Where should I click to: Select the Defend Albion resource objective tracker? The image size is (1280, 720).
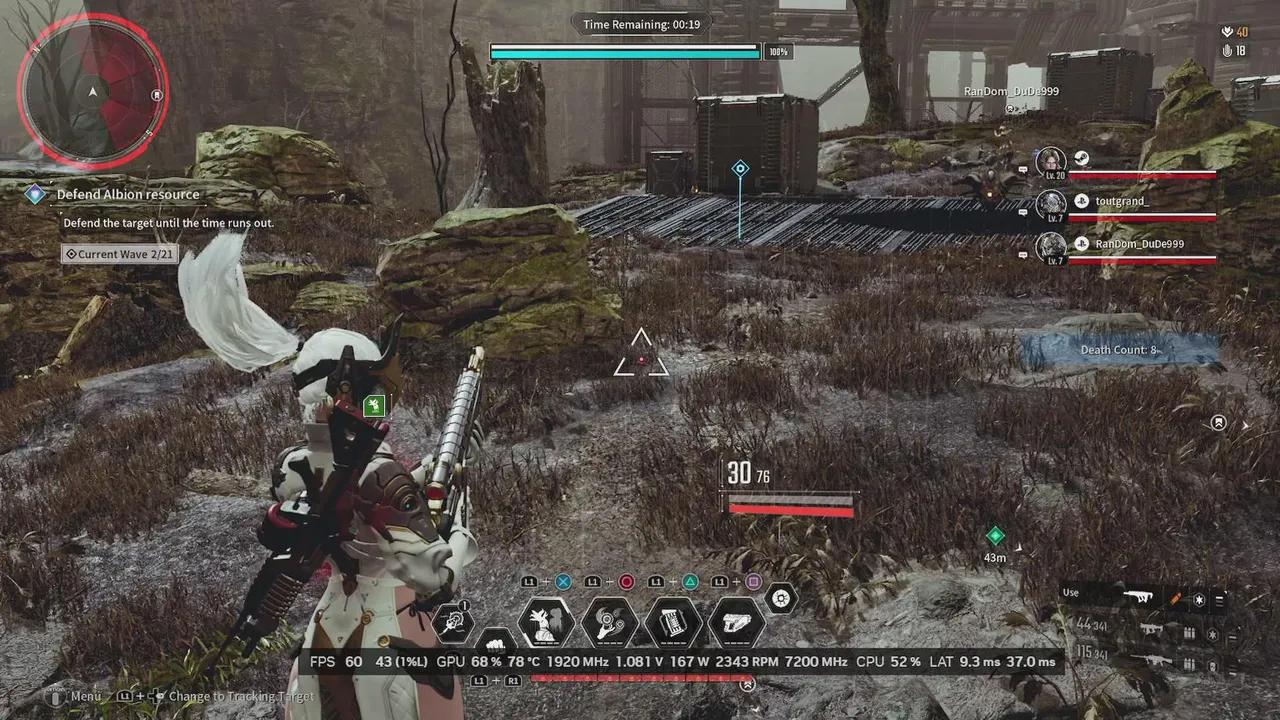pos(127,195)
